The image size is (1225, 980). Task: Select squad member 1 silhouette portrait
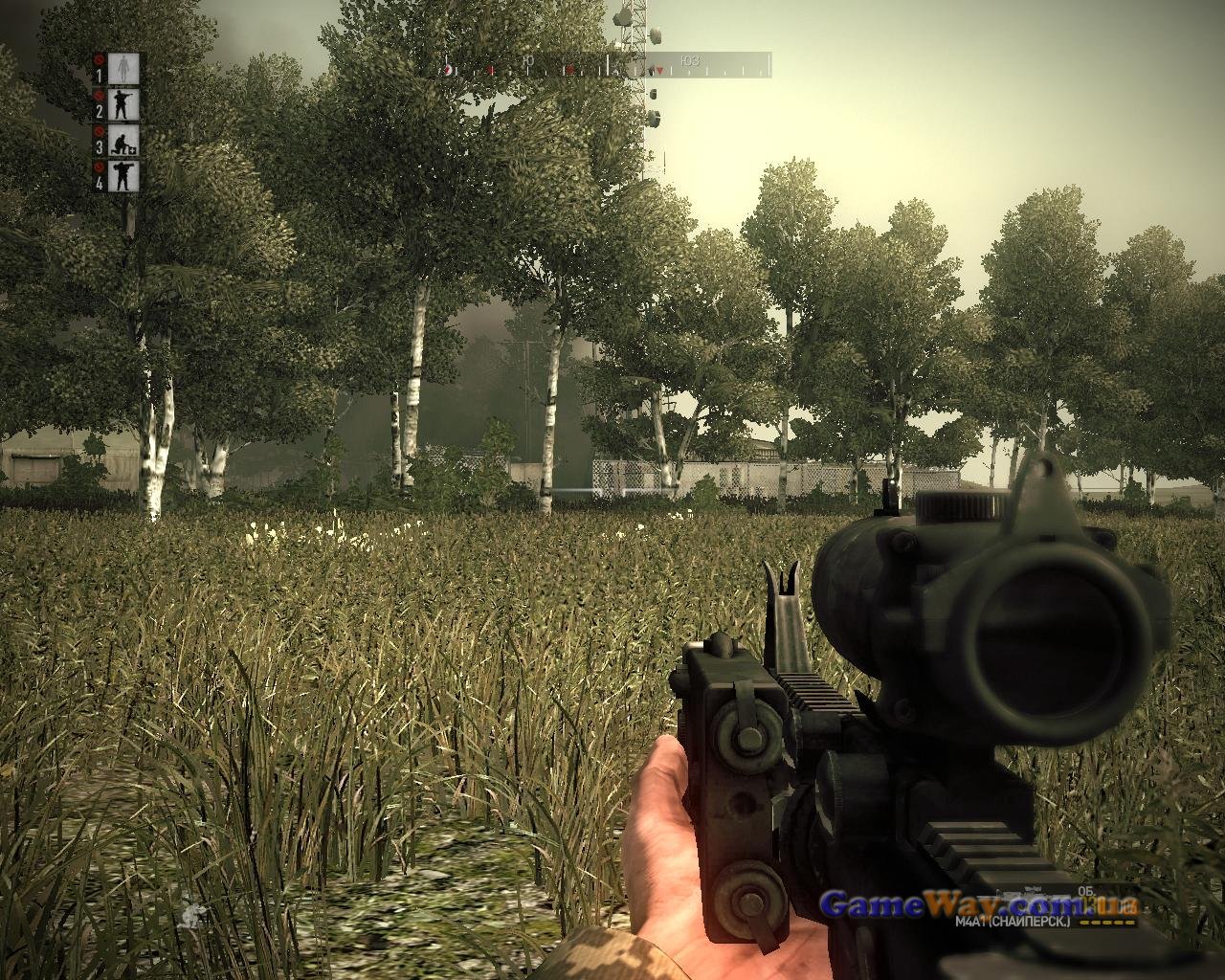(x=125, y=68)
